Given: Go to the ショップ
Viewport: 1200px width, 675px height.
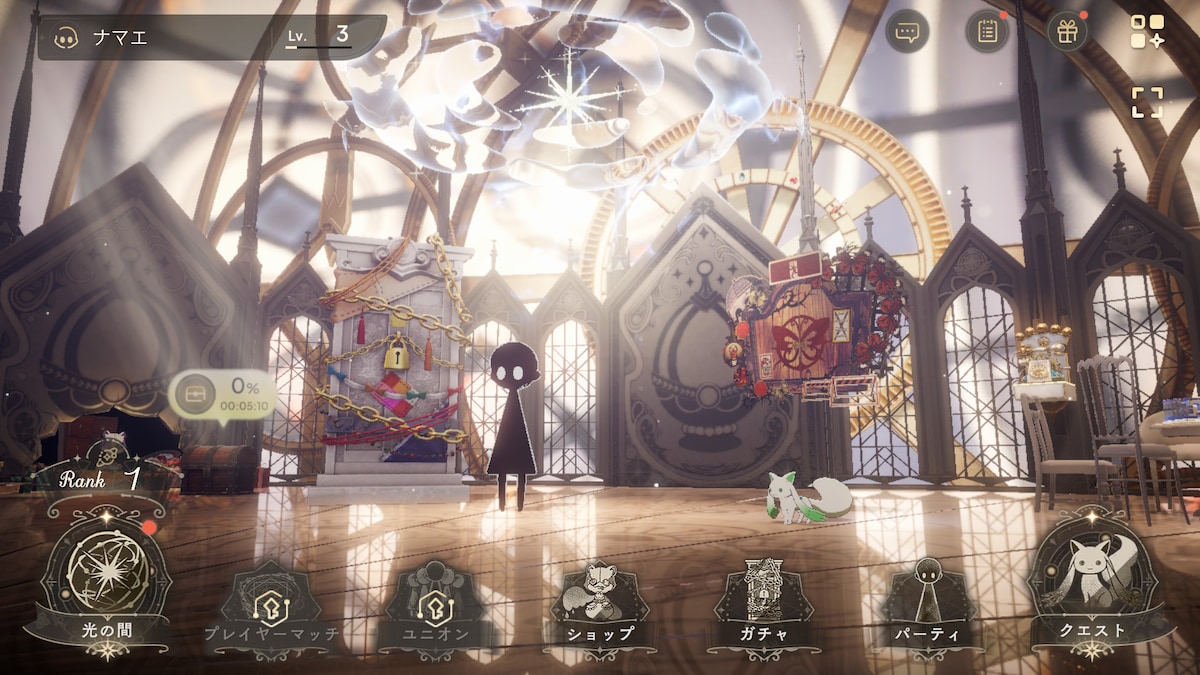Looking at the screenshot, I should click(x=600, y=605).
